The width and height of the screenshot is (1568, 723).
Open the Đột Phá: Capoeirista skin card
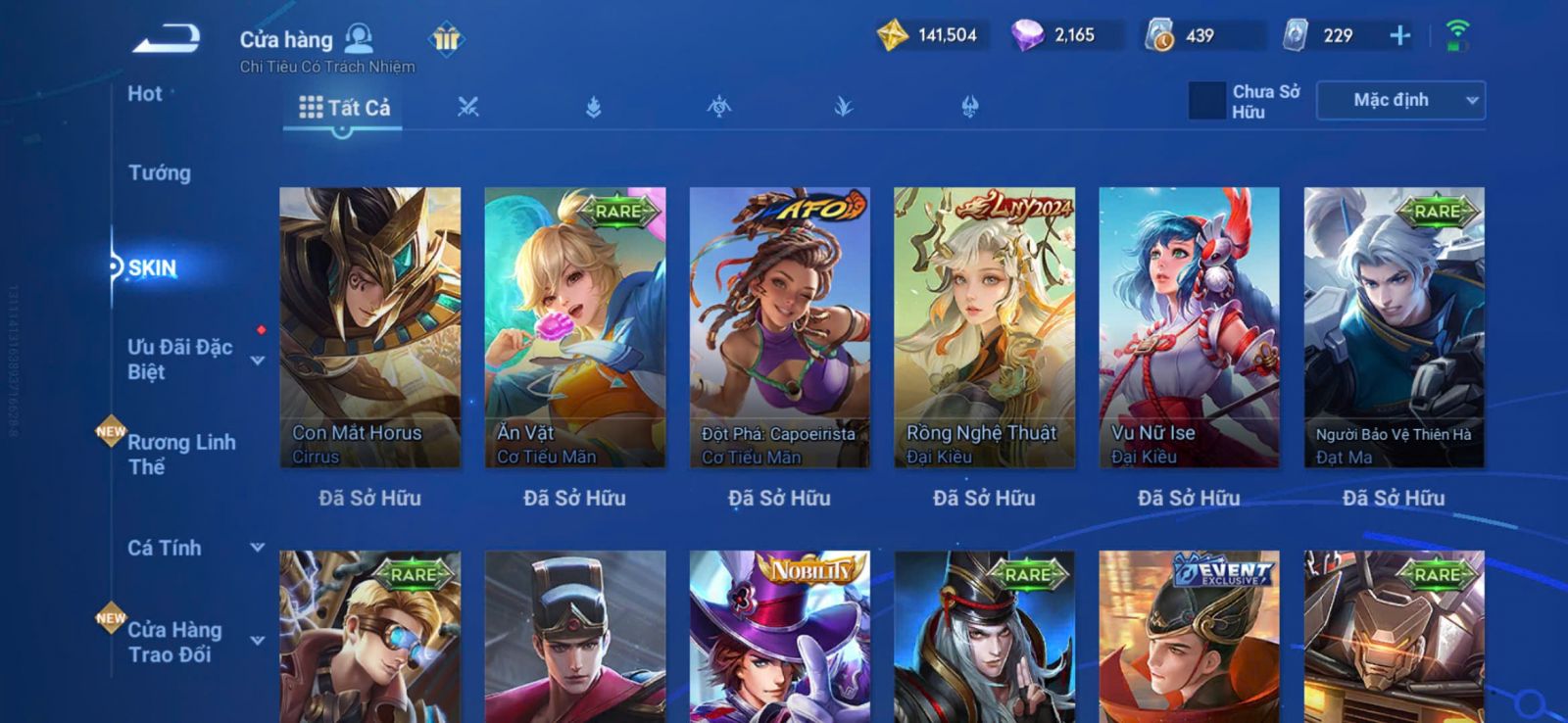pos(779,327)
